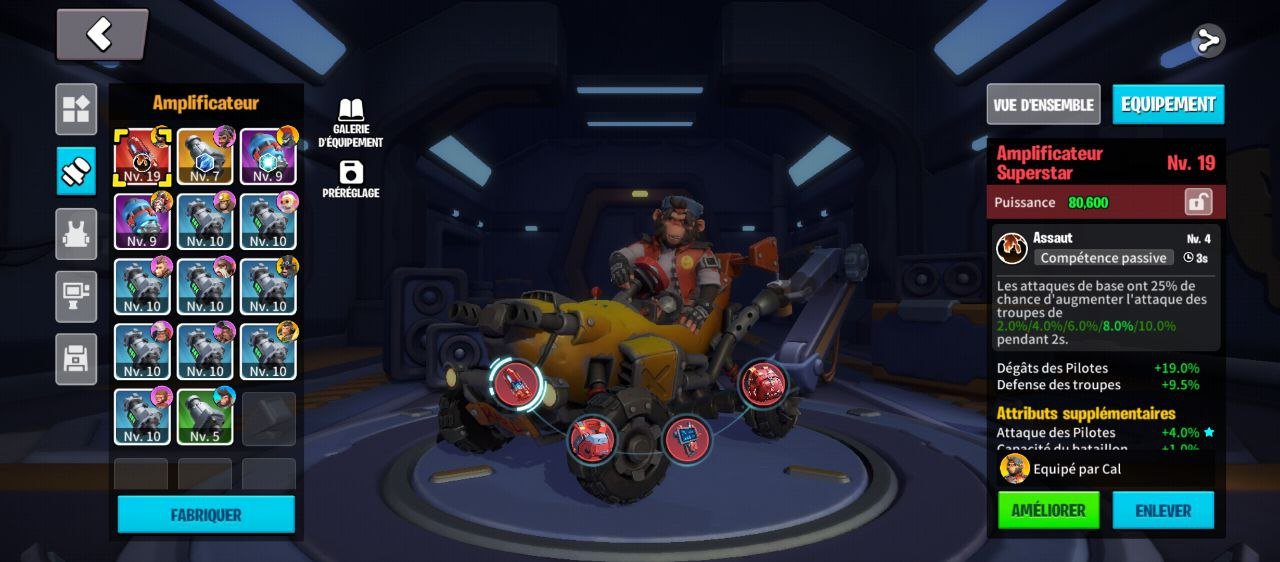Remove equipment with Enlever
Screen dimensions: 1280x562
[x=1163, y=510]
